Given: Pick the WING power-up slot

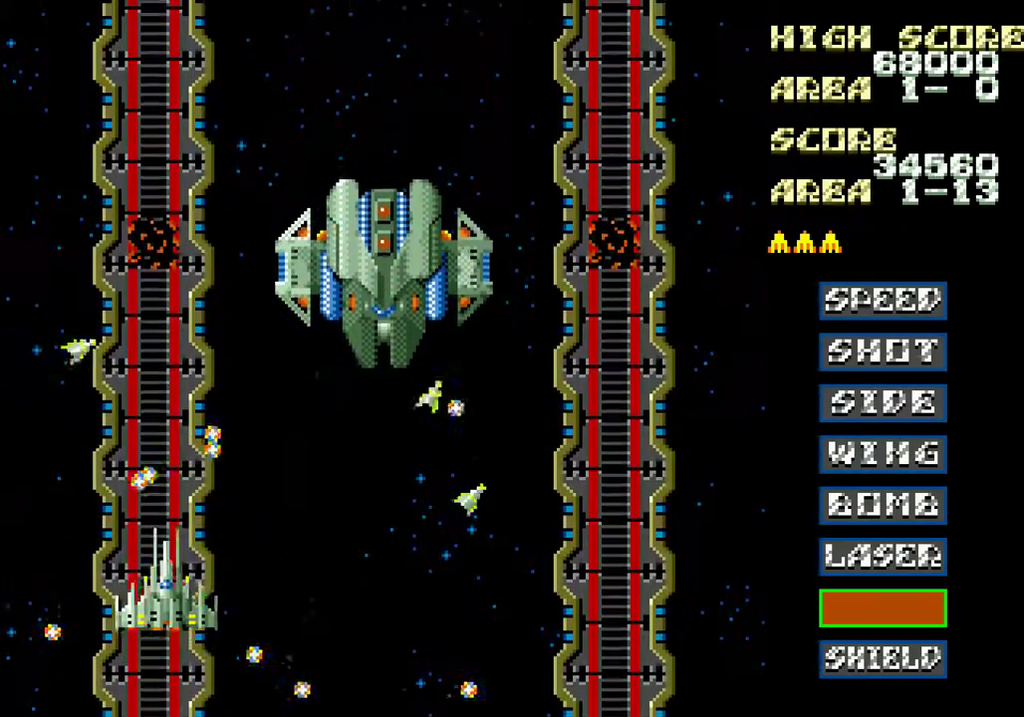Looking at the screenshot, I should (882, 454).
